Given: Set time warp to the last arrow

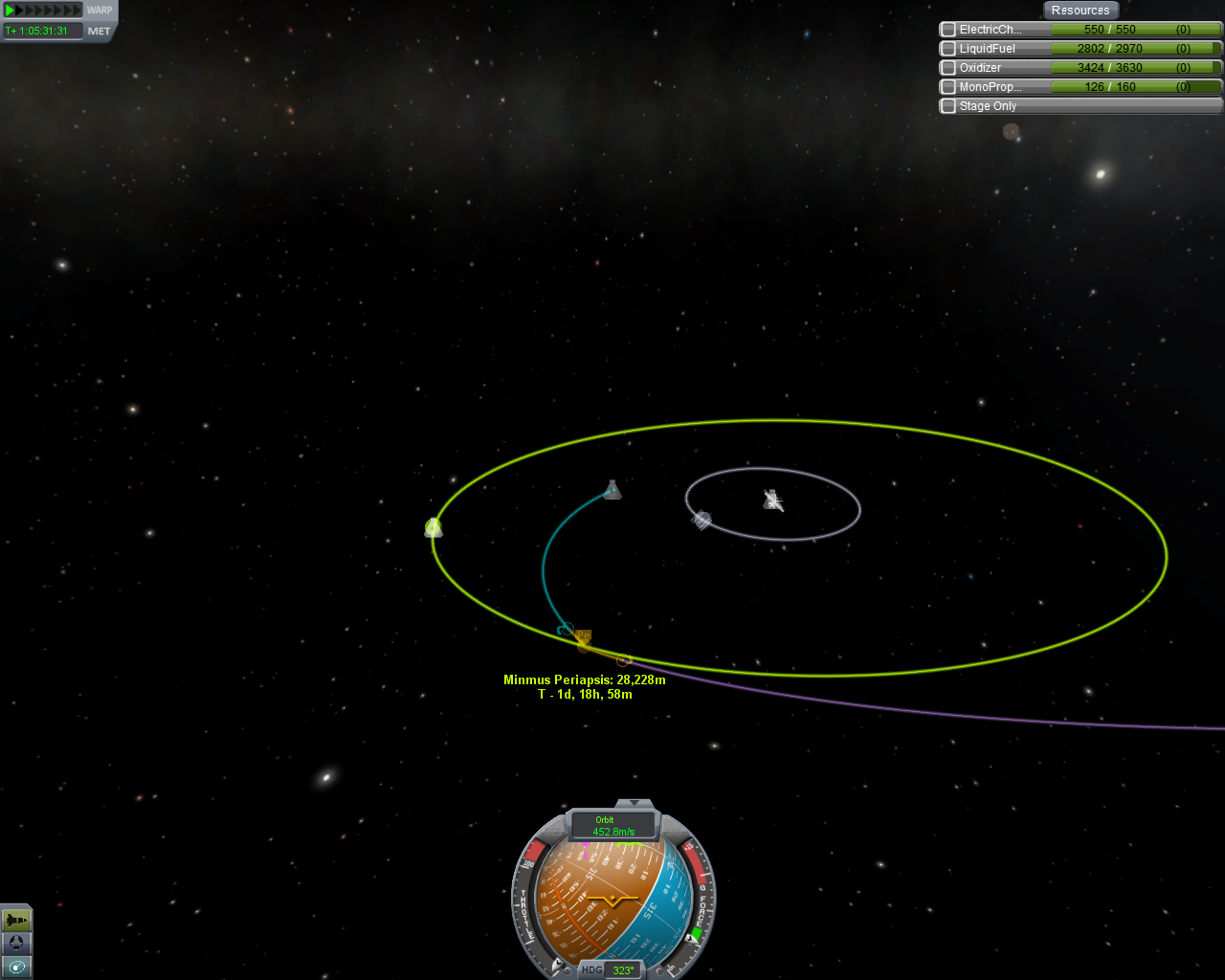Looking at the screenshot, I should pos(78,11).
